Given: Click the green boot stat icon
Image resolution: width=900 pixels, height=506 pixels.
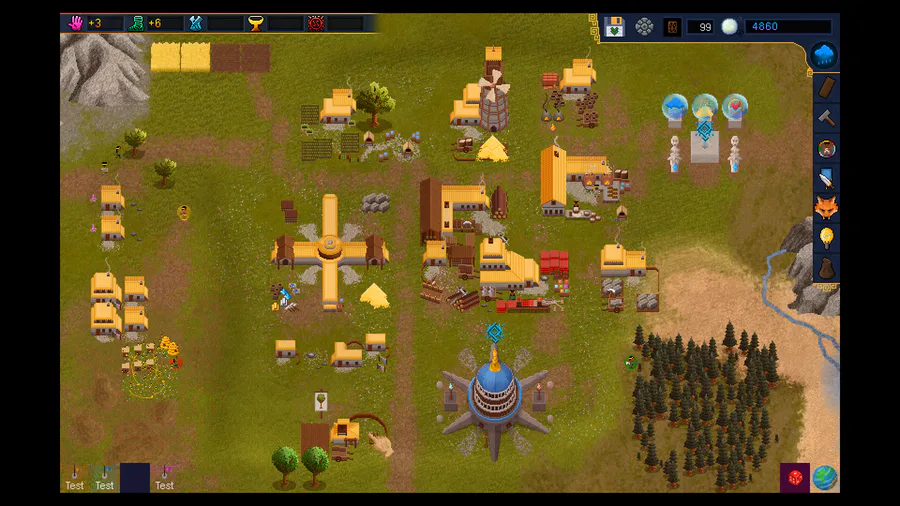Looking at the screenshot, I should pyautogui.click(x=135, y=23).
